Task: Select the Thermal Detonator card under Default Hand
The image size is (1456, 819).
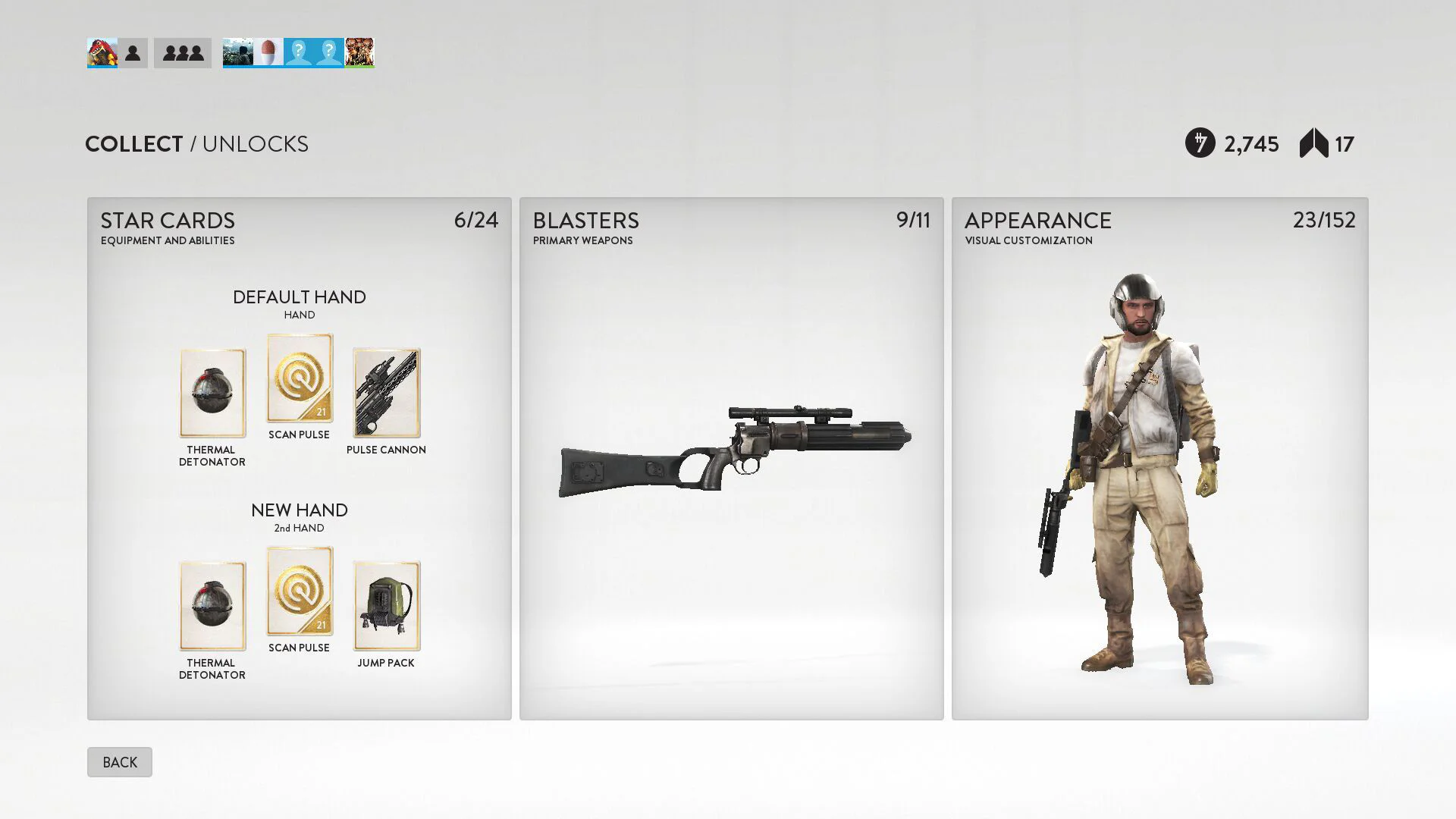Action: tap(212, 392)
